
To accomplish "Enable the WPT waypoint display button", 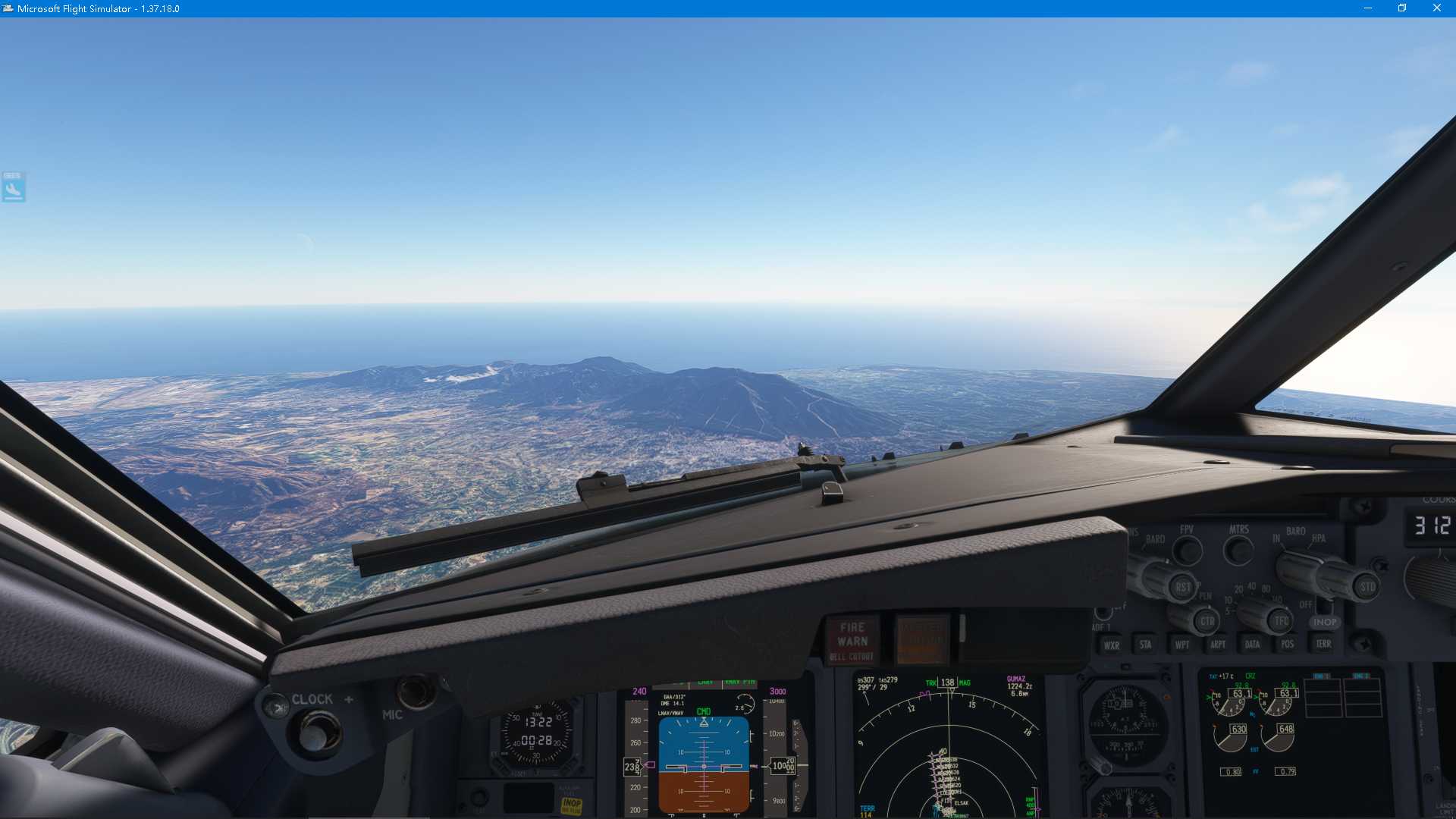I will (1181, 645).
